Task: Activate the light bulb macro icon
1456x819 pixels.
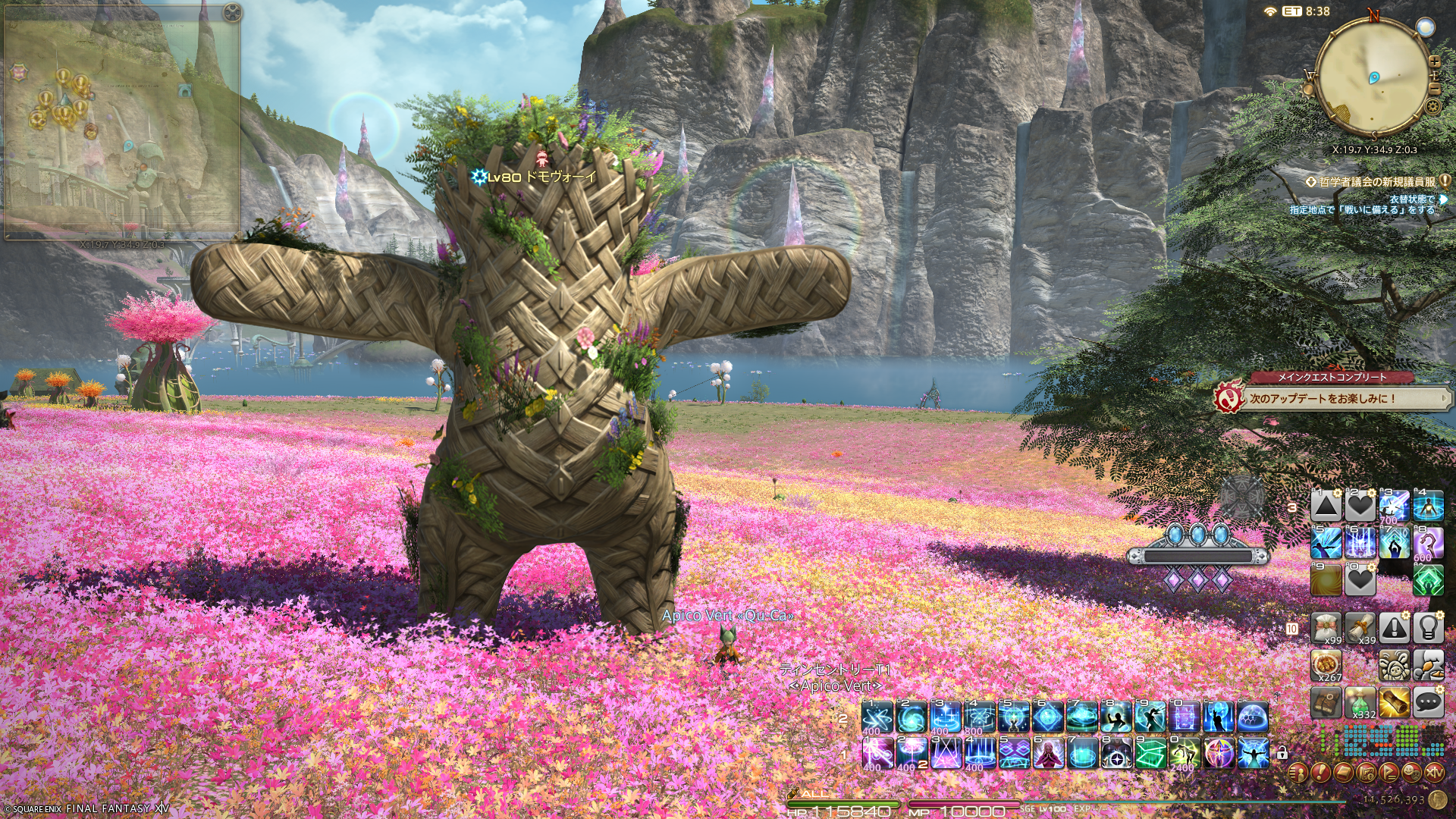Action: point(1429,628)
